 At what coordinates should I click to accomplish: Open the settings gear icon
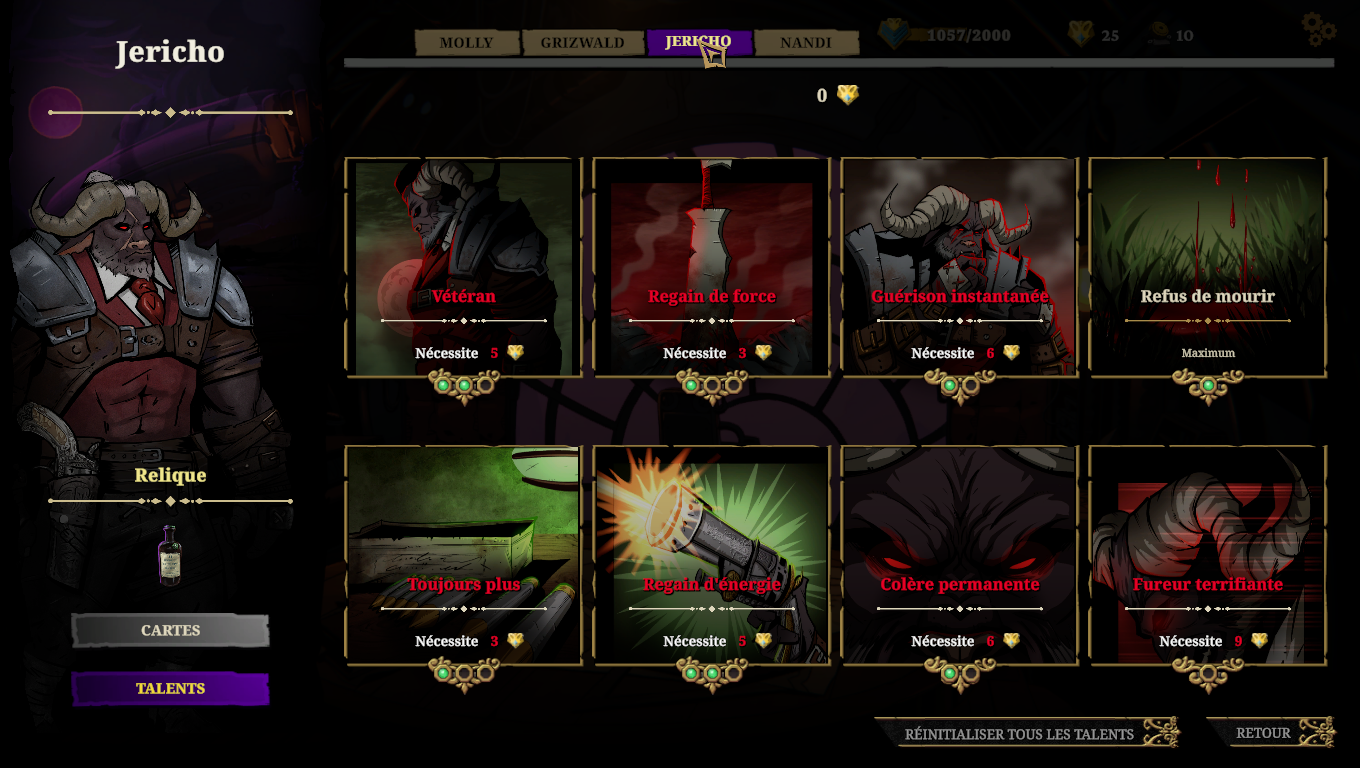1318,29
